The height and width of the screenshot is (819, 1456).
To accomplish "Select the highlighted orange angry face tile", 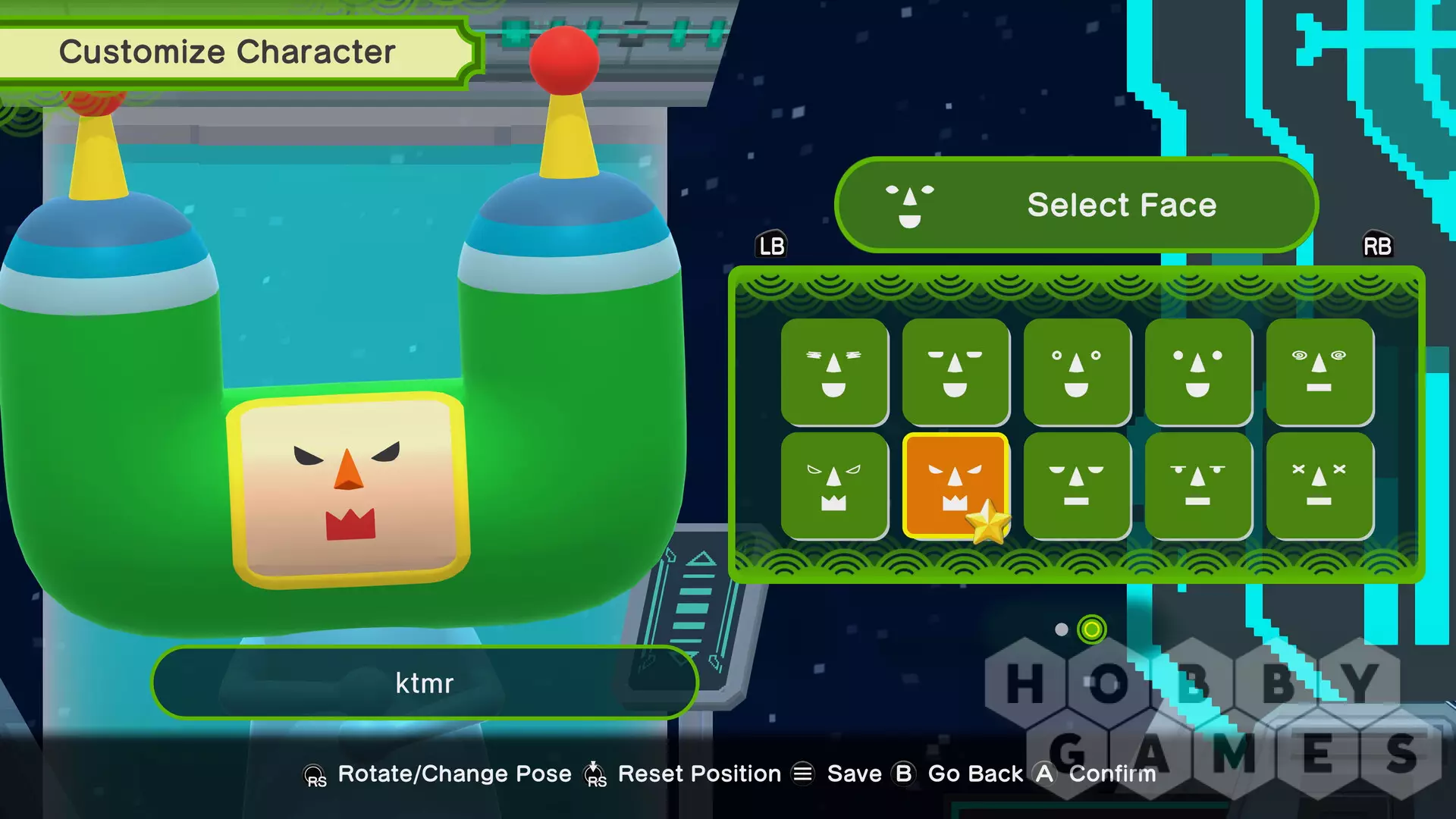I will [x=955, y=485].
